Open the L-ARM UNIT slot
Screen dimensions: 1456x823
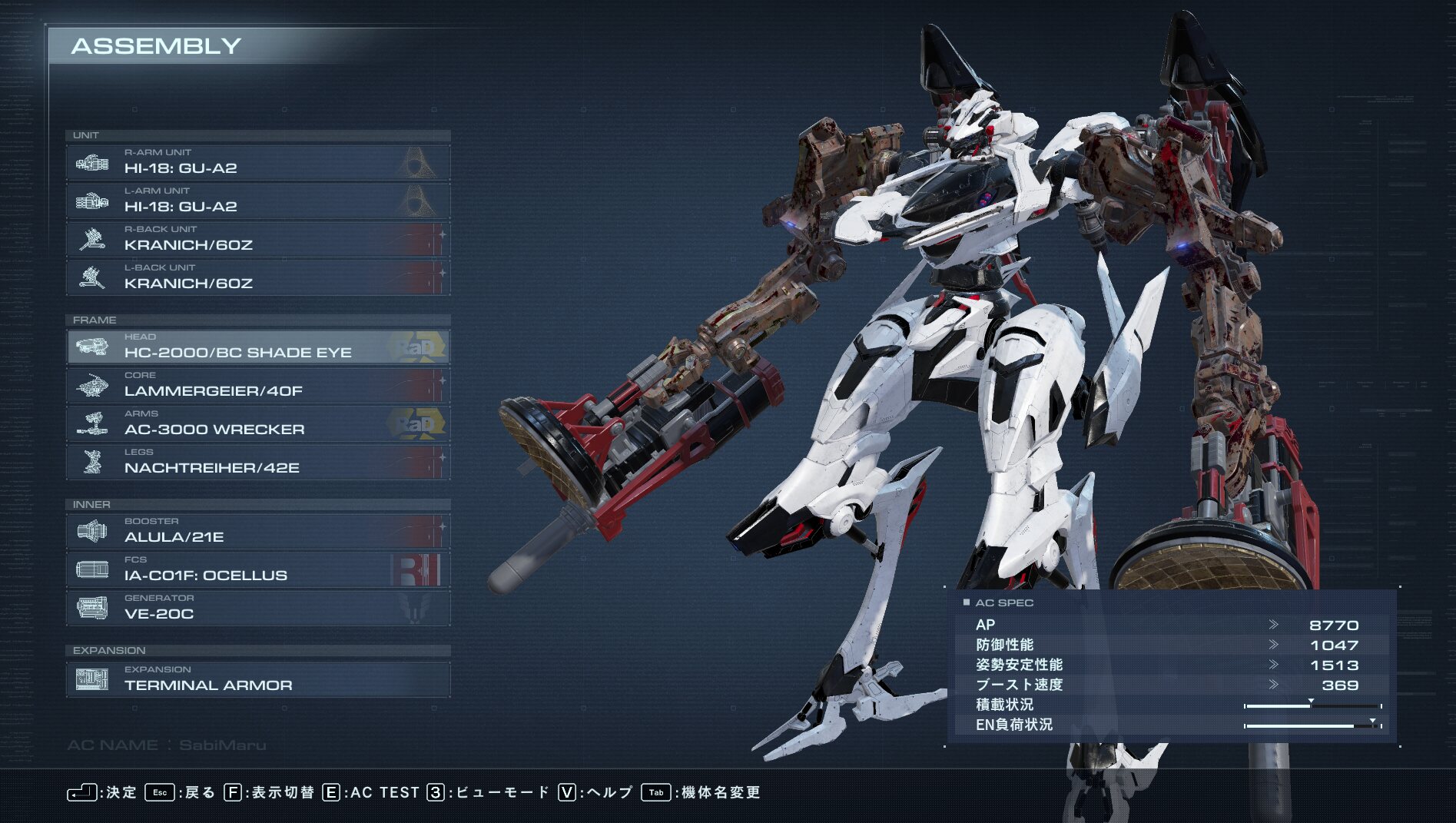[x=257, y=201]
